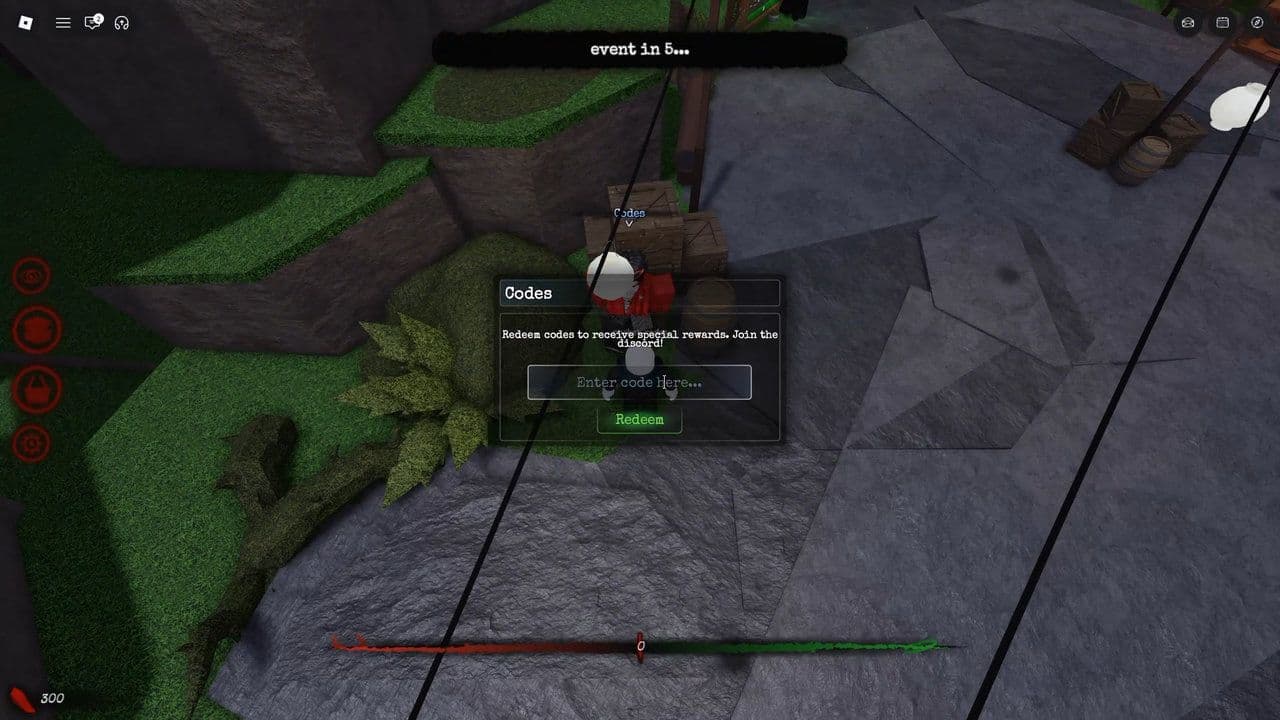This screenshot has height=720, width=1280.
Task: Toggle voice chat with the headphones icon
Action: [x=122, y=22]
